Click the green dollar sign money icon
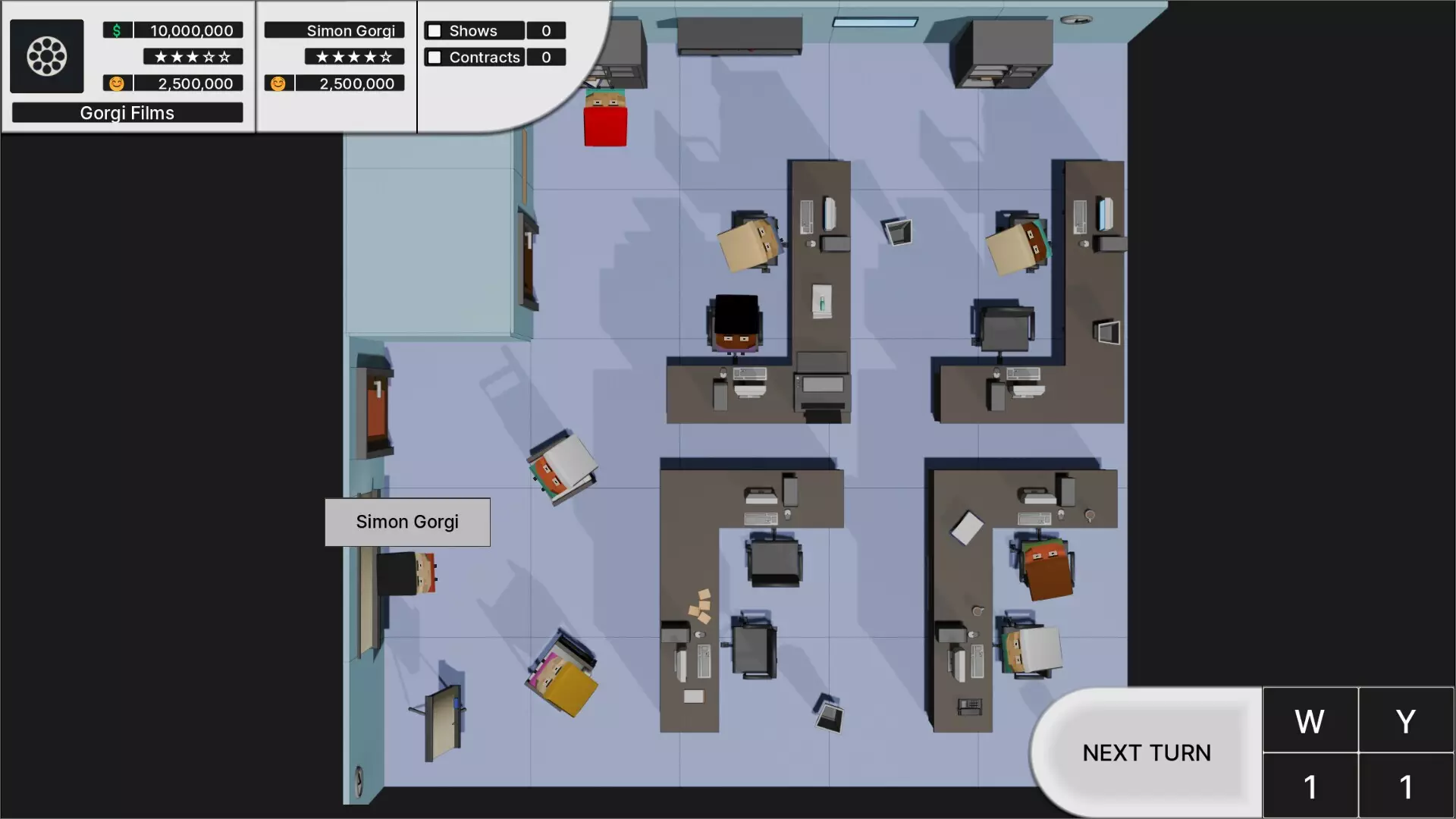Image resolution: width=1456 pixels, height=819 pixels. [x=115, y=30]
